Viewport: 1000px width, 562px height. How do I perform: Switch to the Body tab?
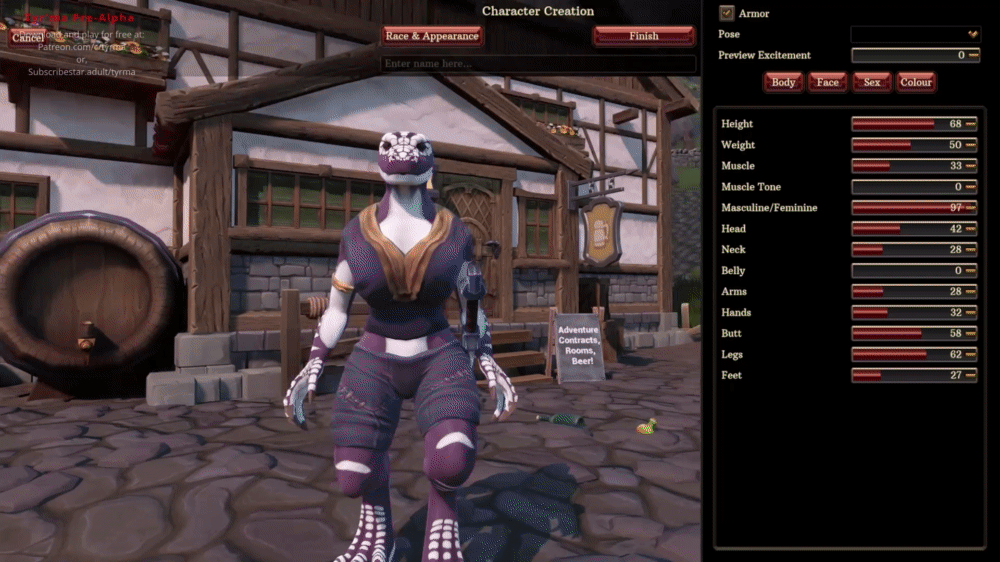click(784, 82)
